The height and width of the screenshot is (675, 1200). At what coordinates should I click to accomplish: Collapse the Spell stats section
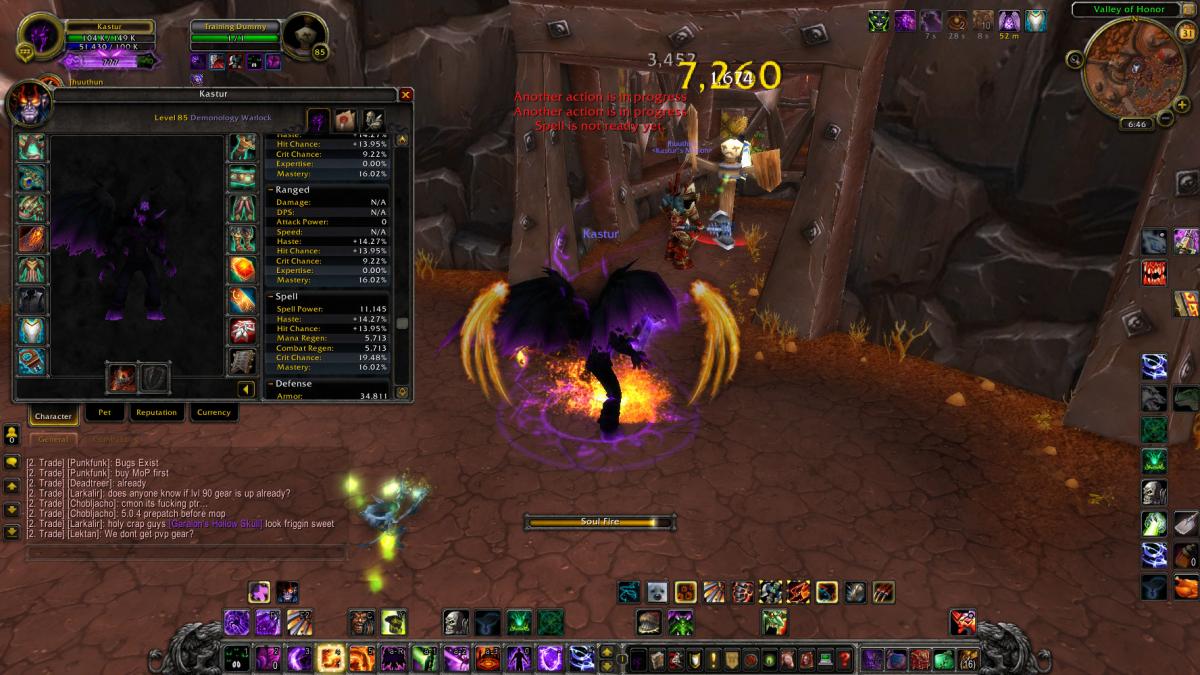(x=270, y=297)
